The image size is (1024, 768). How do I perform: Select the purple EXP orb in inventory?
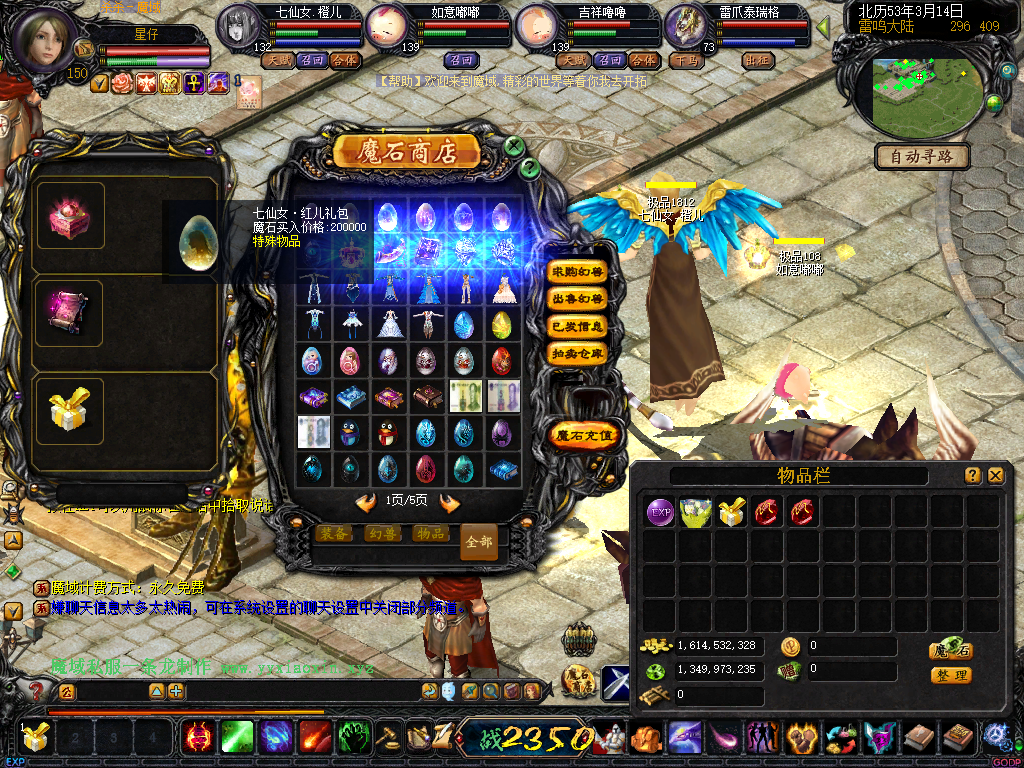pyautogui.click(x=660, y=513)
